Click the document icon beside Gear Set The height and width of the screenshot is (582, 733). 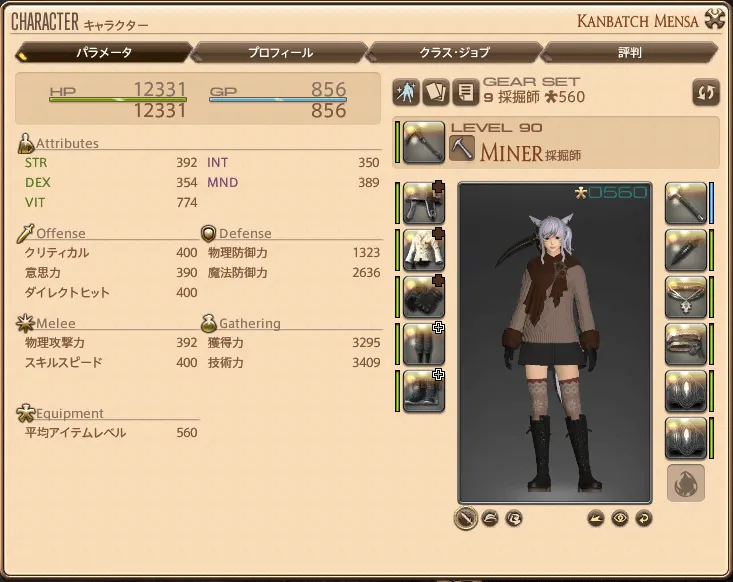464,92
